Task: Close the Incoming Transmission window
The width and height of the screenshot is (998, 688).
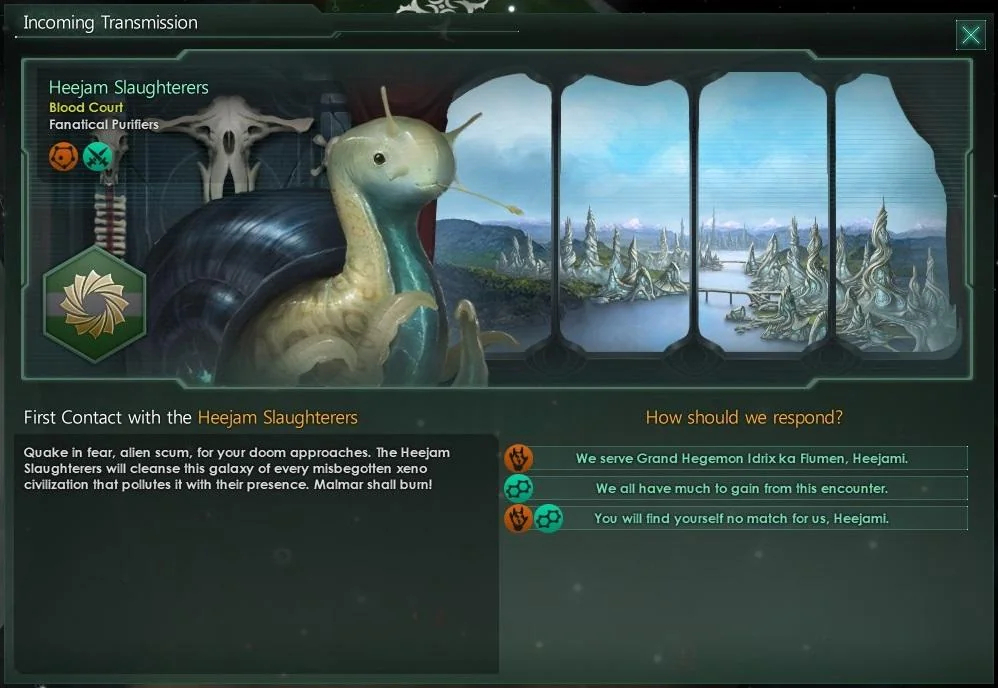Action: pyautogui.click(x=970, y=36)
